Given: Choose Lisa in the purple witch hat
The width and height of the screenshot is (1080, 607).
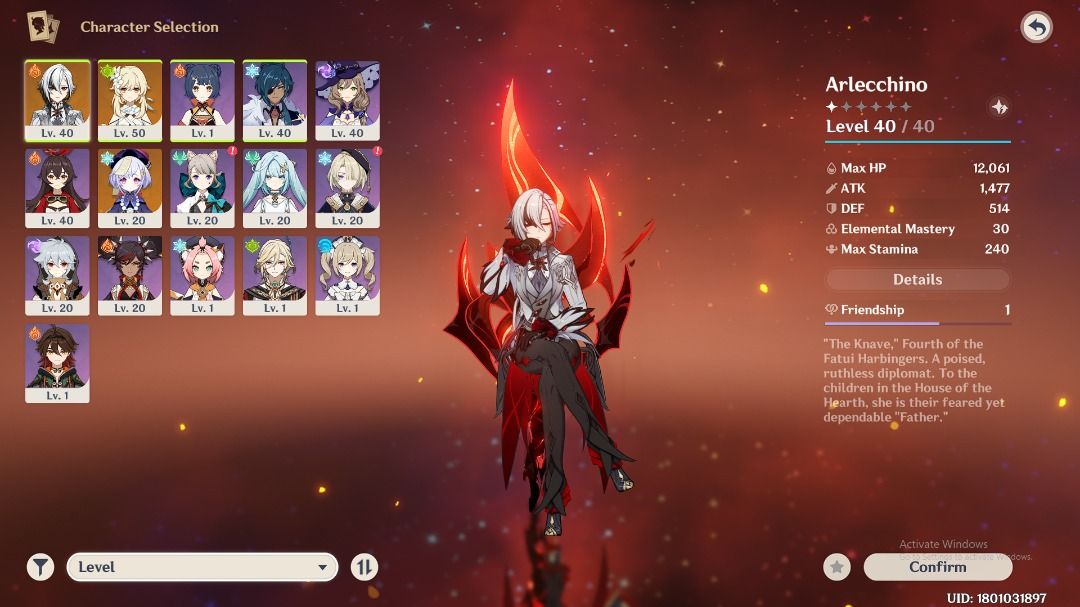Looking at the screenshot, I should coord(347,100).
